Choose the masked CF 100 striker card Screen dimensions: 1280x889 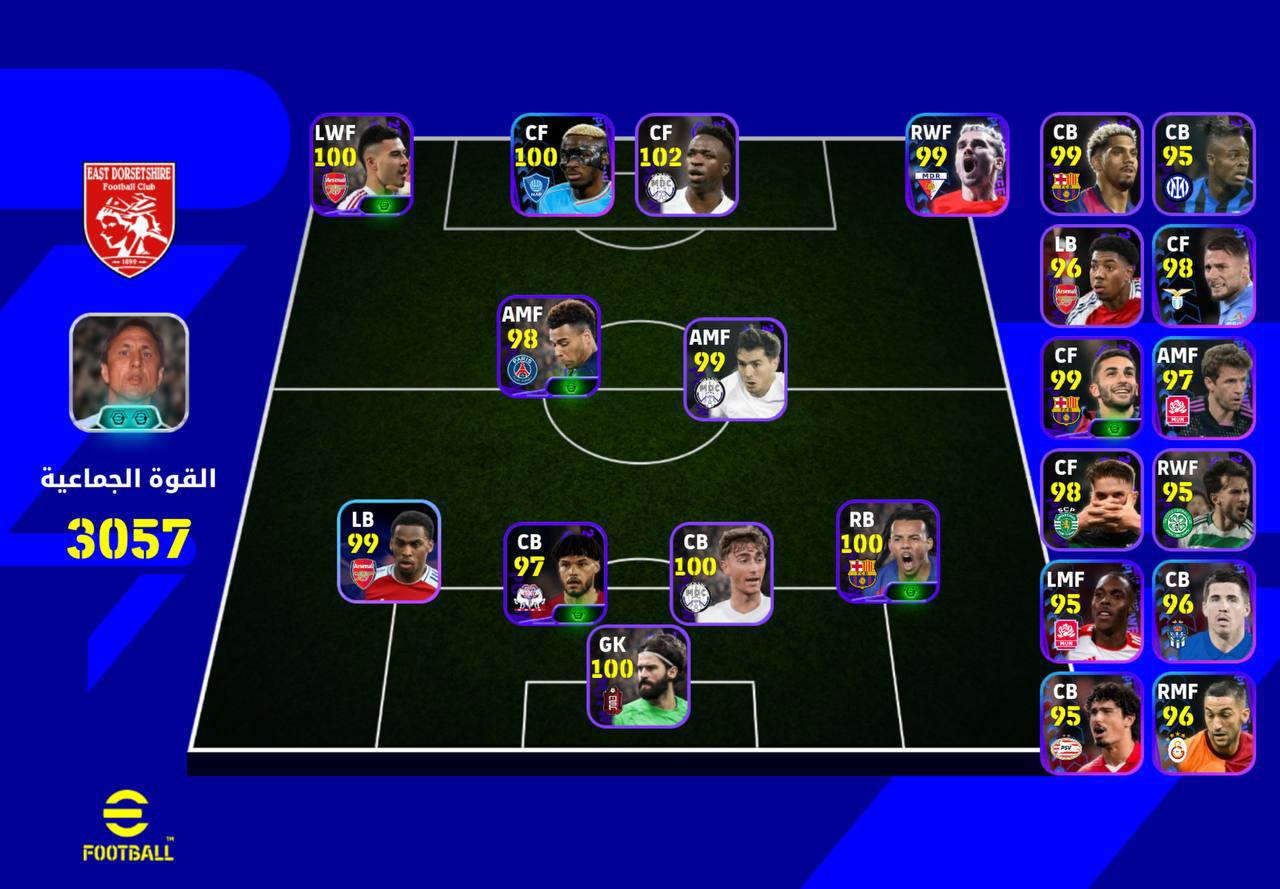coord(562,164)
